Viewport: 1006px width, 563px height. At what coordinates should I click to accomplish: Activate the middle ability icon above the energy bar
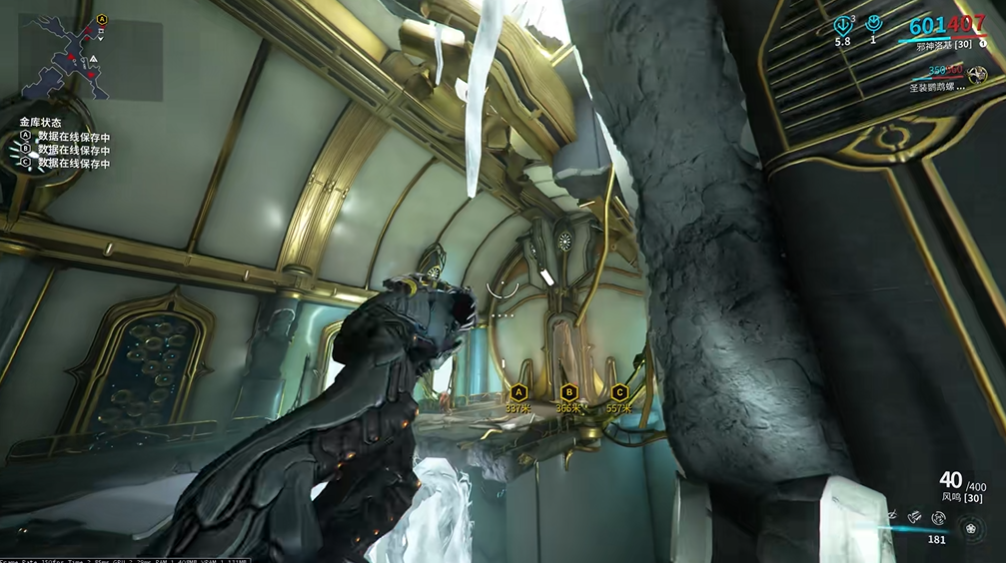pyautogui.click(x=915, y=517)
